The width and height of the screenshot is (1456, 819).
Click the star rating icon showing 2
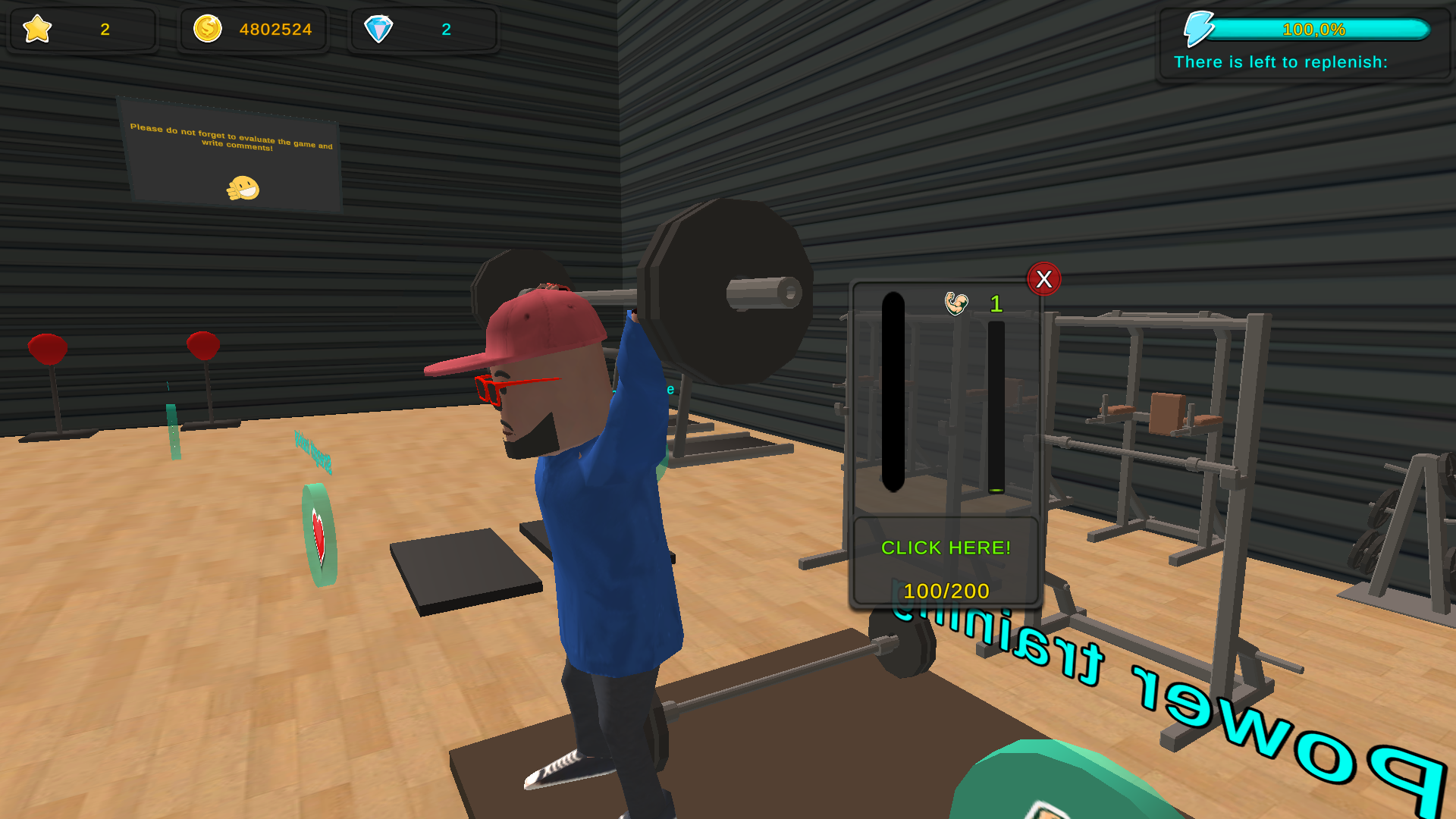click(x=36, y=30)
